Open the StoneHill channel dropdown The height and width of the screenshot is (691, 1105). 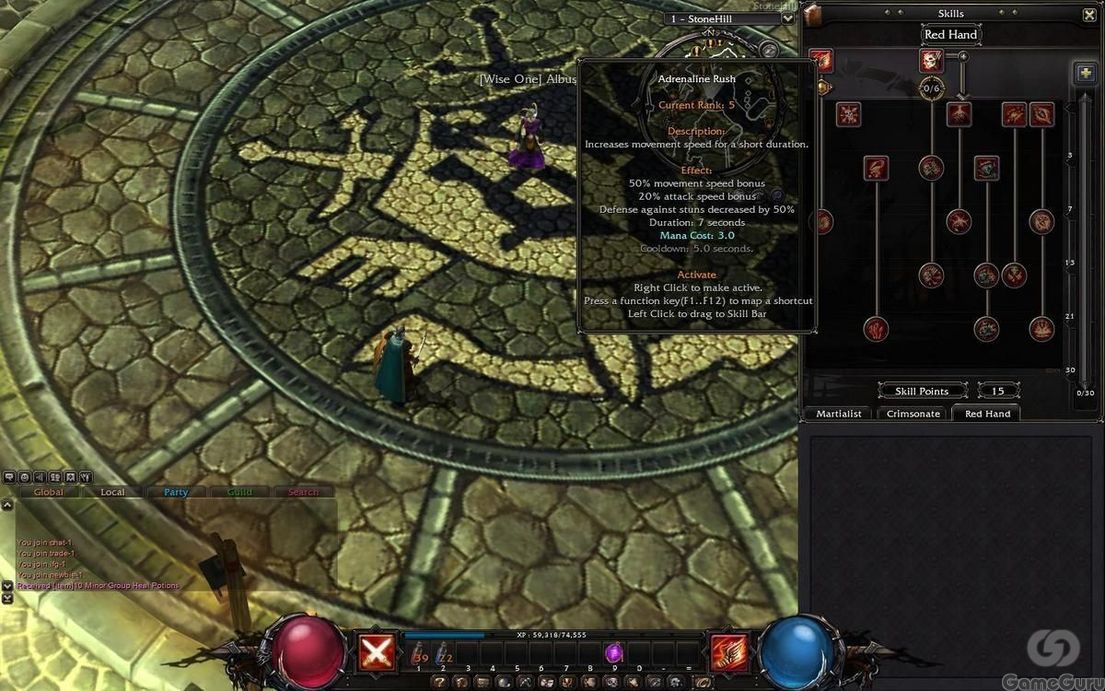coord(788,18)
